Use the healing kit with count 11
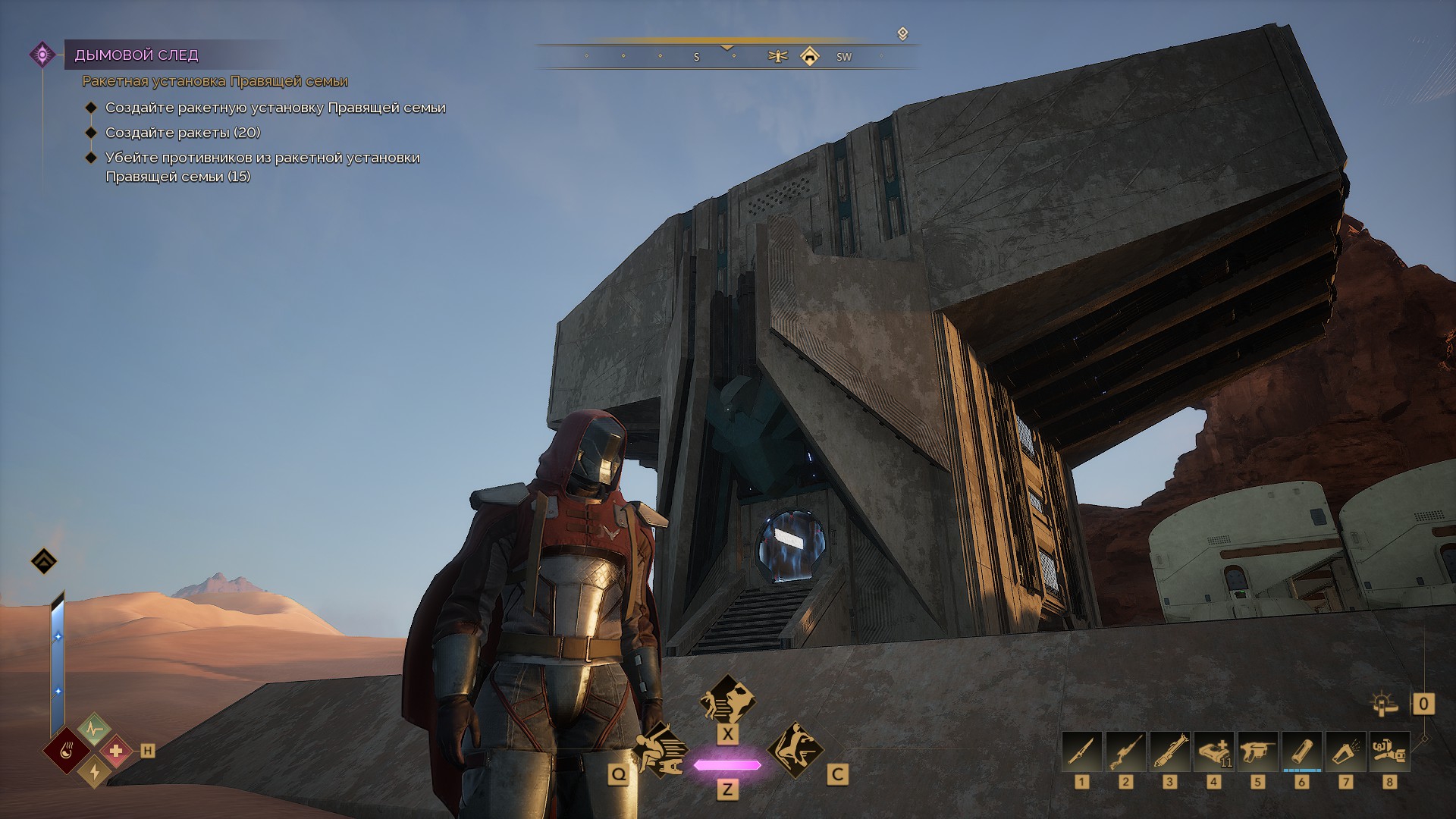 pos(1213,751)
